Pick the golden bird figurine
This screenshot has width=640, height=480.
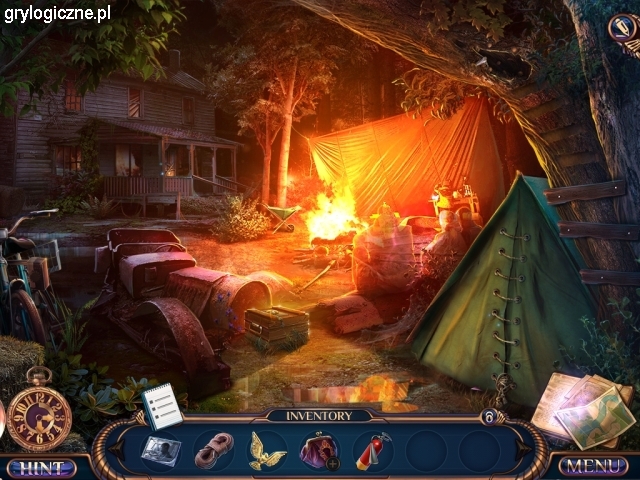pyautogui.click(x=267, y=450)
